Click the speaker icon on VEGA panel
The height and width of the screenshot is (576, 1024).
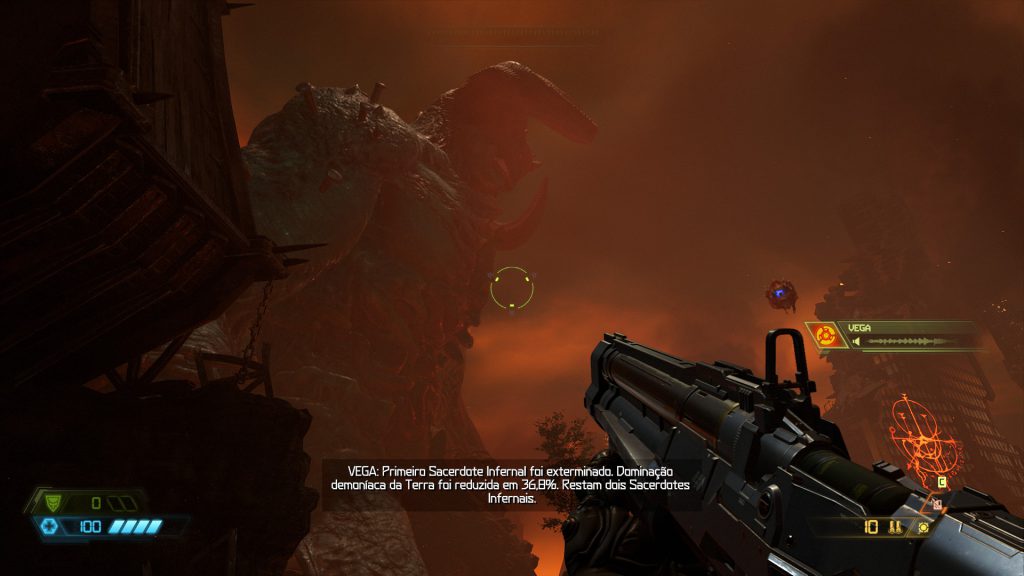[856, 342]
